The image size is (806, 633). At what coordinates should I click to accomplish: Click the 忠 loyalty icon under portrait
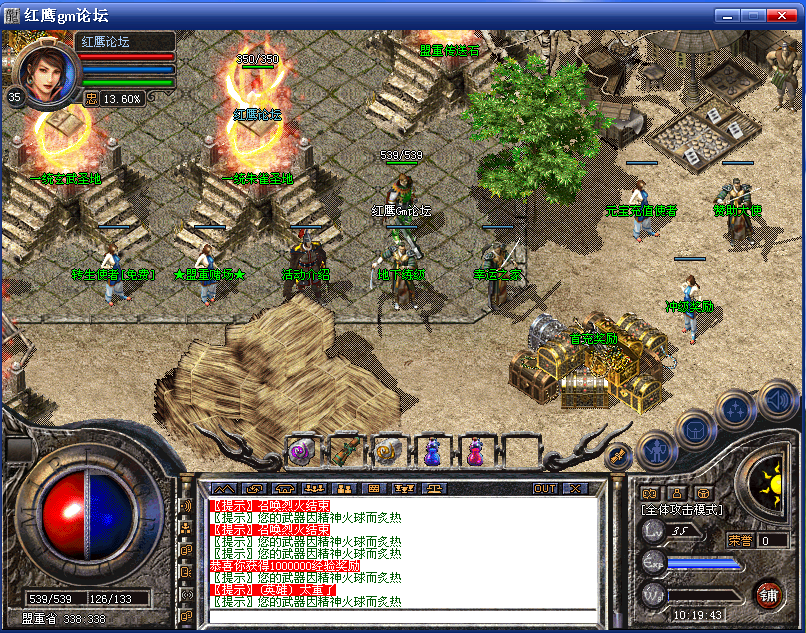pyautogui.click(x=90, y=98)
